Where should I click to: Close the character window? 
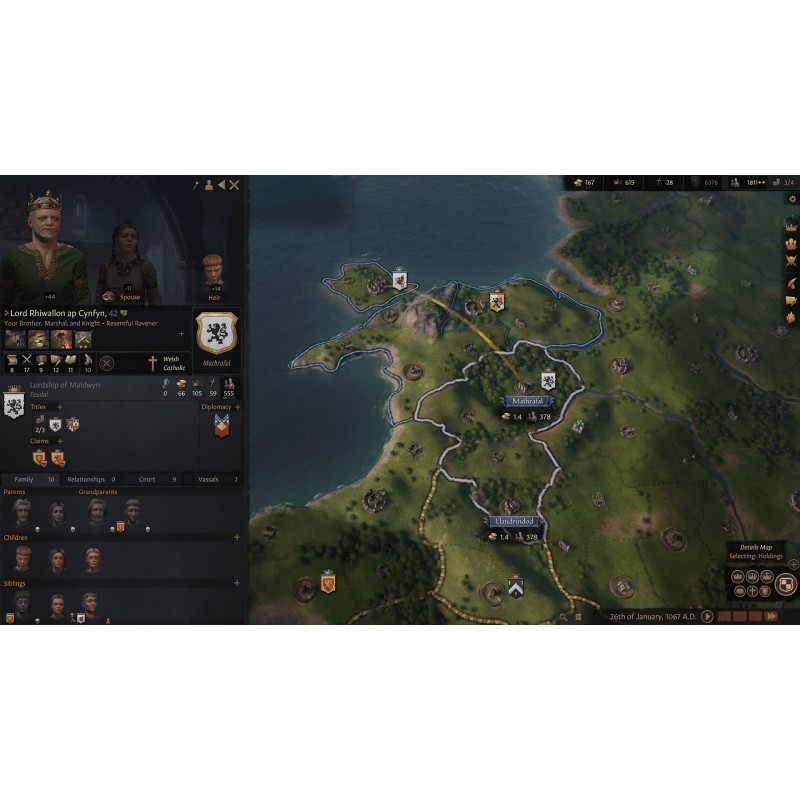click(x=234, y=185)
